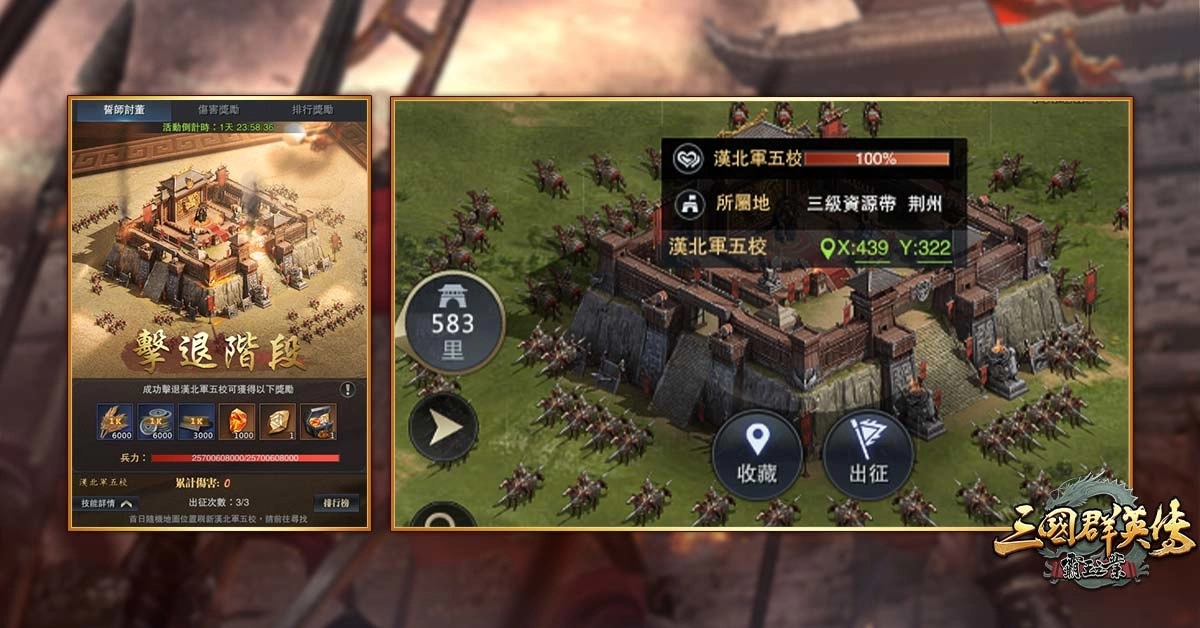Tap the 收藏 bookmark button
Image resolution: width=1200 pixels, height=628 pixels.
pyautogui.click(x=757, y=455)
